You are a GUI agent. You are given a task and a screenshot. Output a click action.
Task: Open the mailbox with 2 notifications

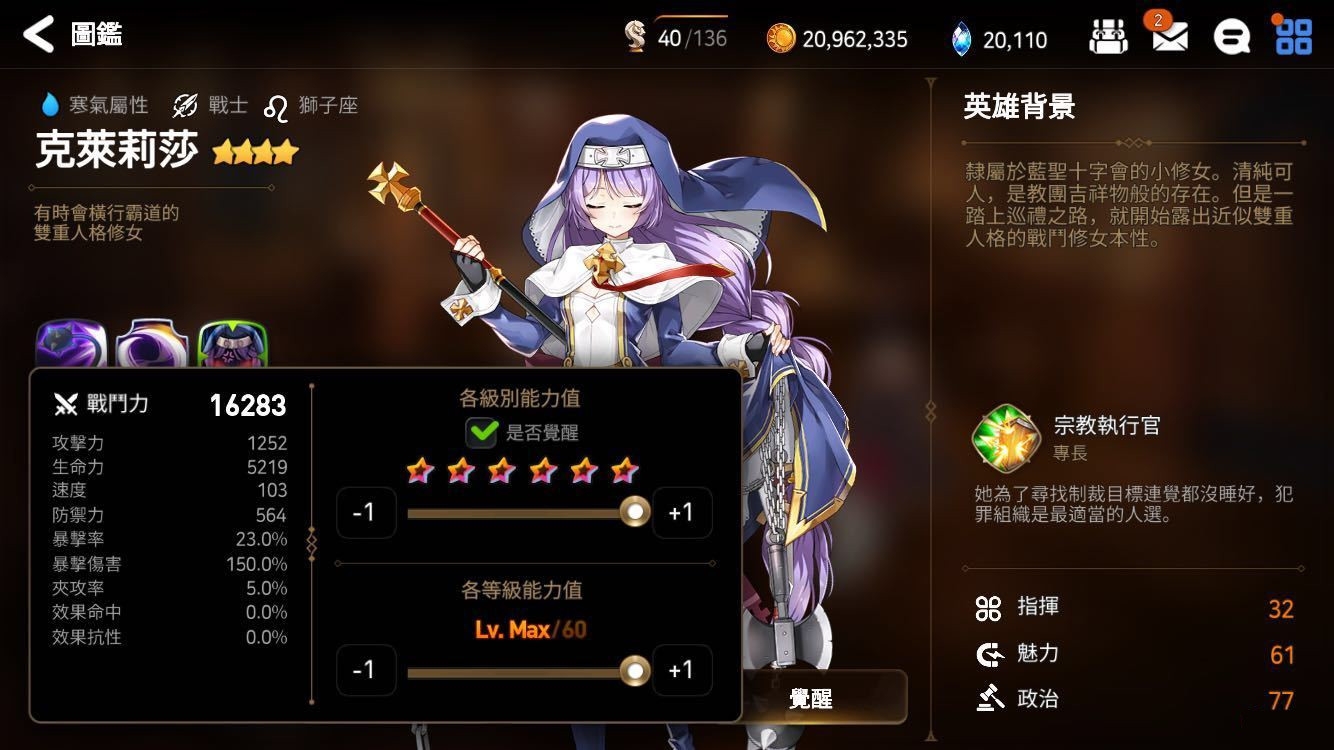1169,38
